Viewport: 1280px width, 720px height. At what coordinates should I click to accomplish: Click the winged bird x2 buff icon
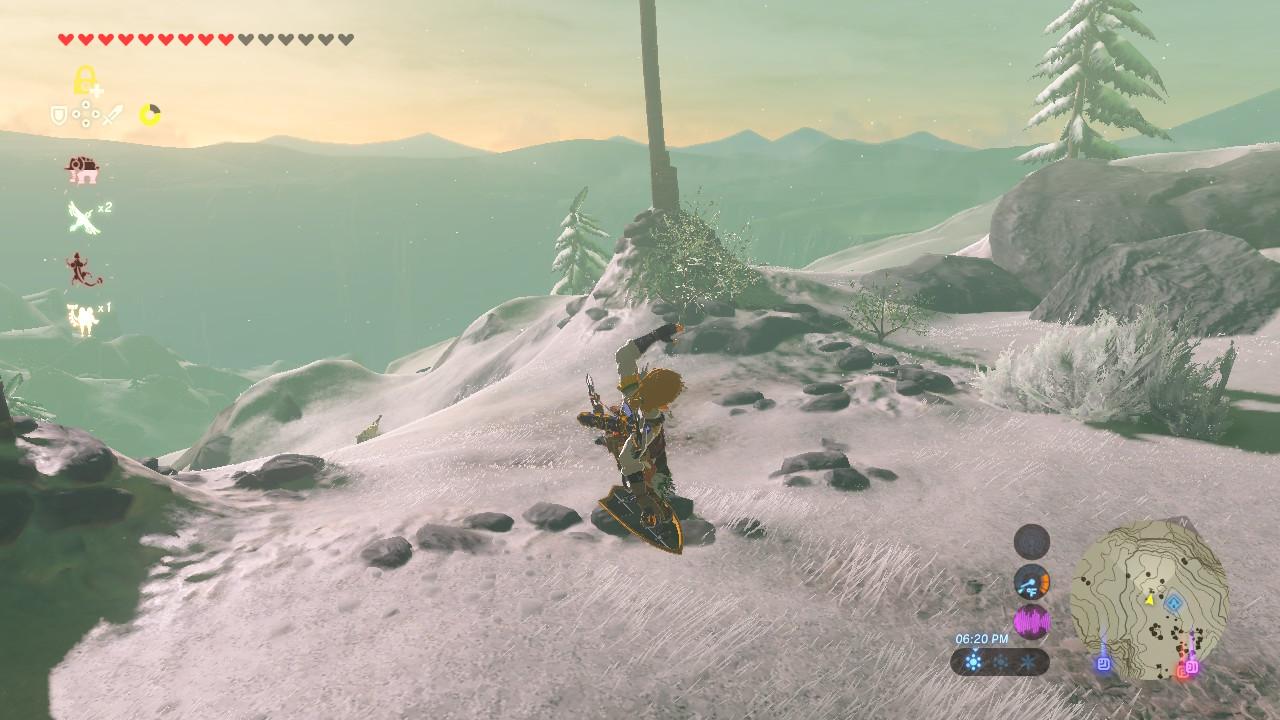pyautogui.click(x=84, y=217)
